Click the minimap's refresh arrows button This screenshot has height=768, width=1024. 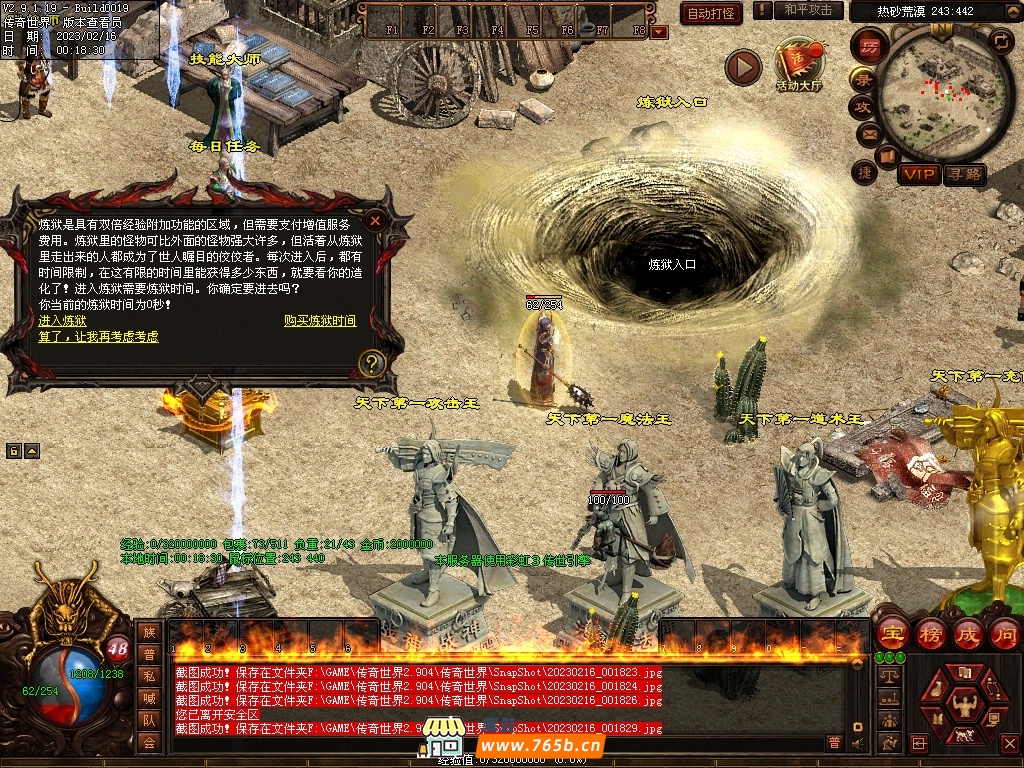pos(1001,41)
